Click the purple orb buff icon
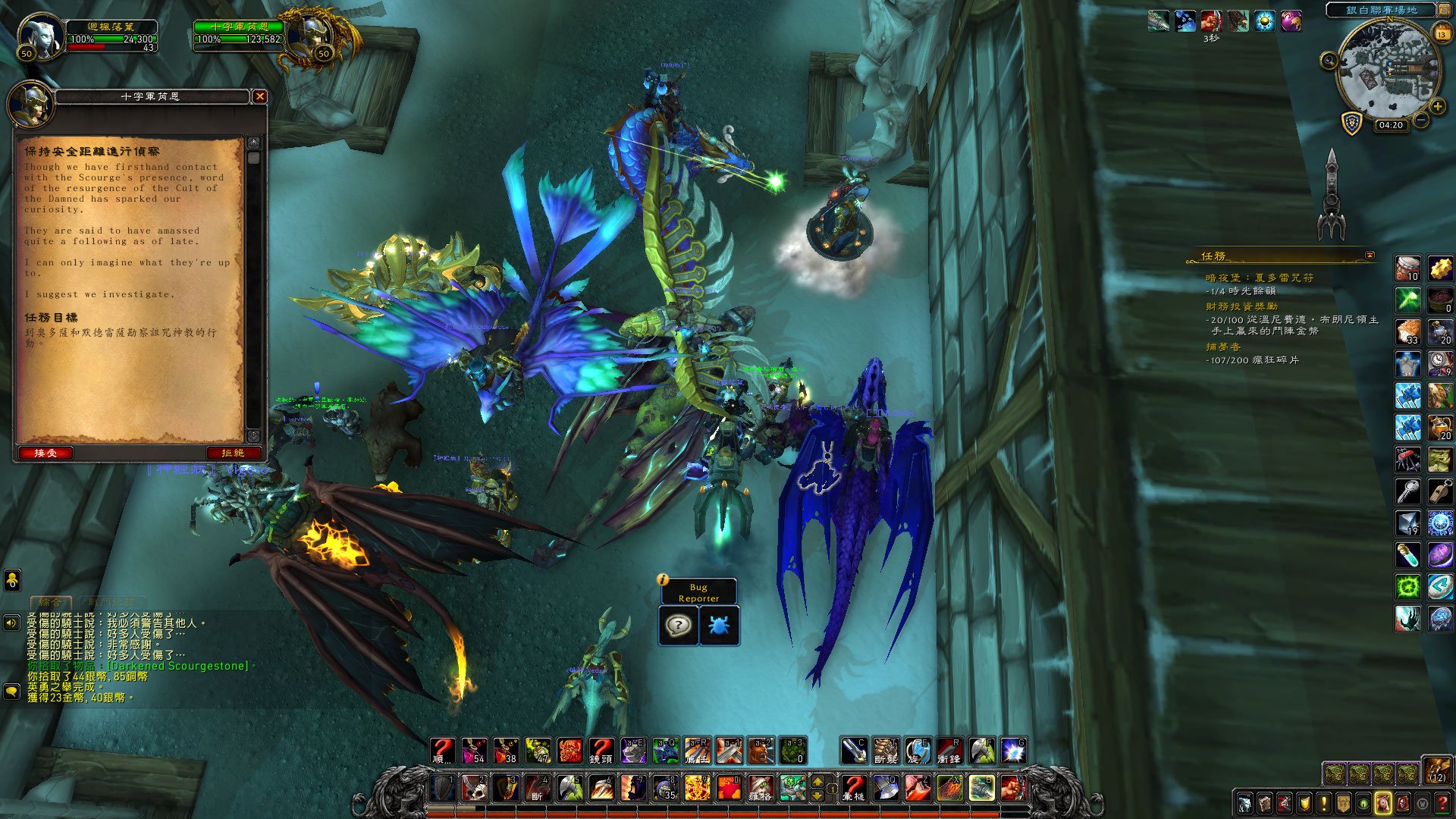This screenshot has width=1456, height=819. pyautogui.click(x=1291, y=21)
